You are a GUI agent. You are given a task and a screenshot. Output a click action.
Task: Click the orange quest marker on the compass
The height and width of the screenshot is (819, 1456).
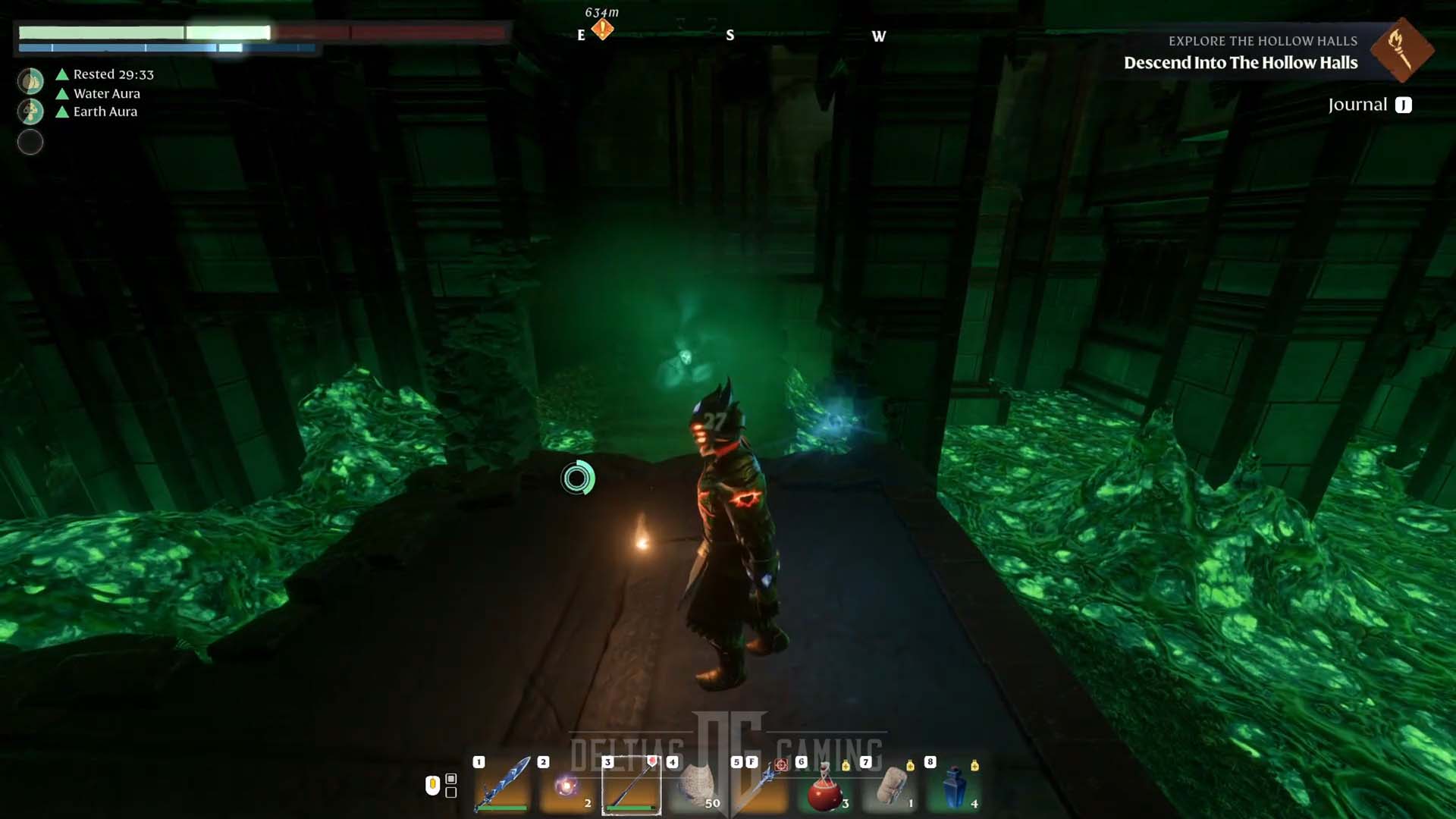pyautogui.click(x=602, y=30)
